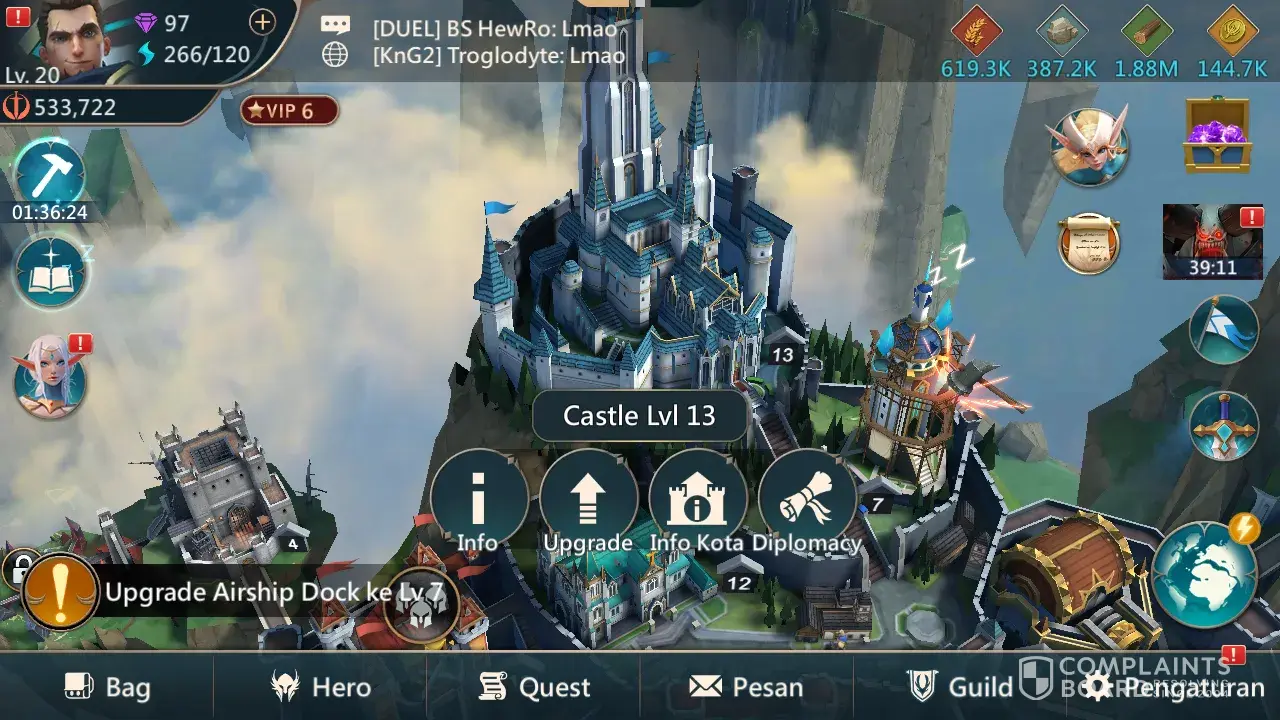Open the player avatar profile
1280x720 pixels.
[x=75, y=40]
